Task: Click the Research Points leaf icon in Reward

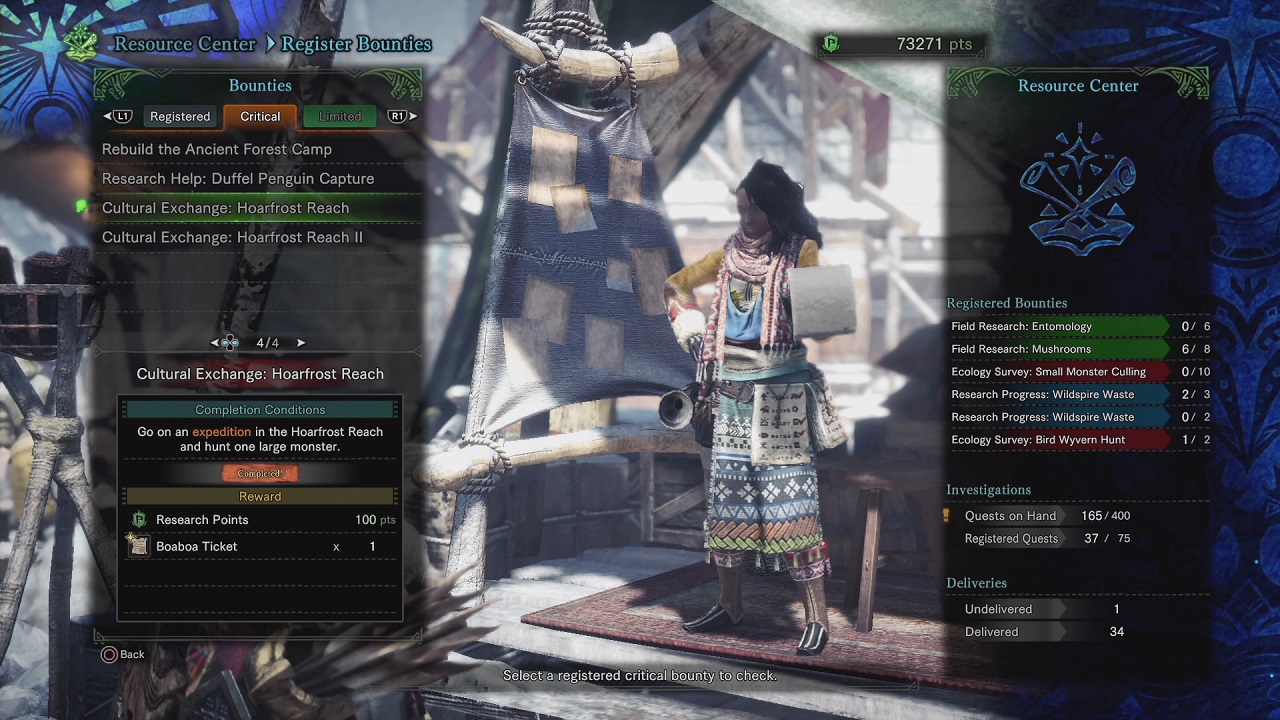Action: tap(139, 519)
